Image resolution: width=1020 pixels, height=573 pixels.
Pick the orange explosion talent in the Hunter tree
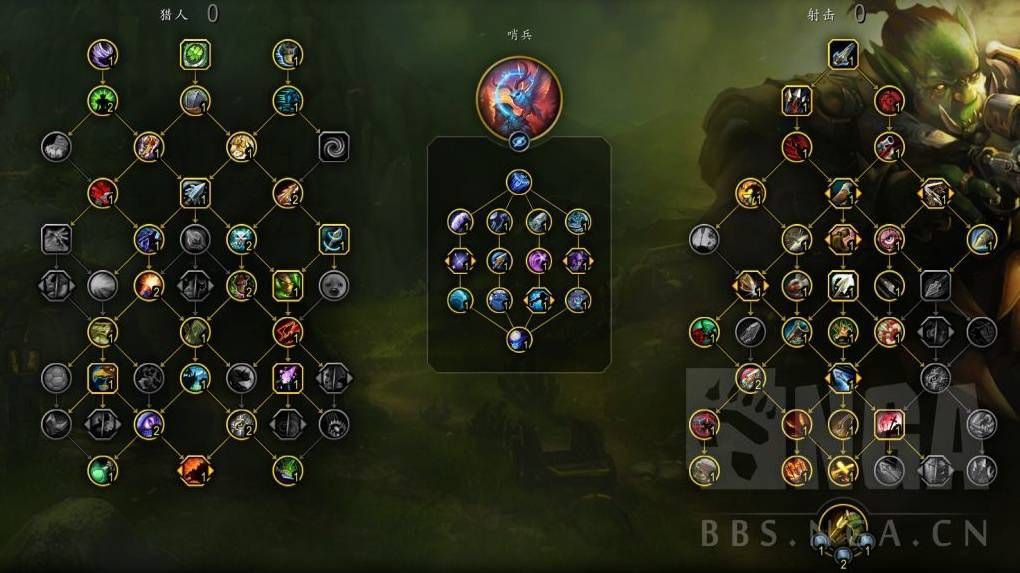click(148, 285)
